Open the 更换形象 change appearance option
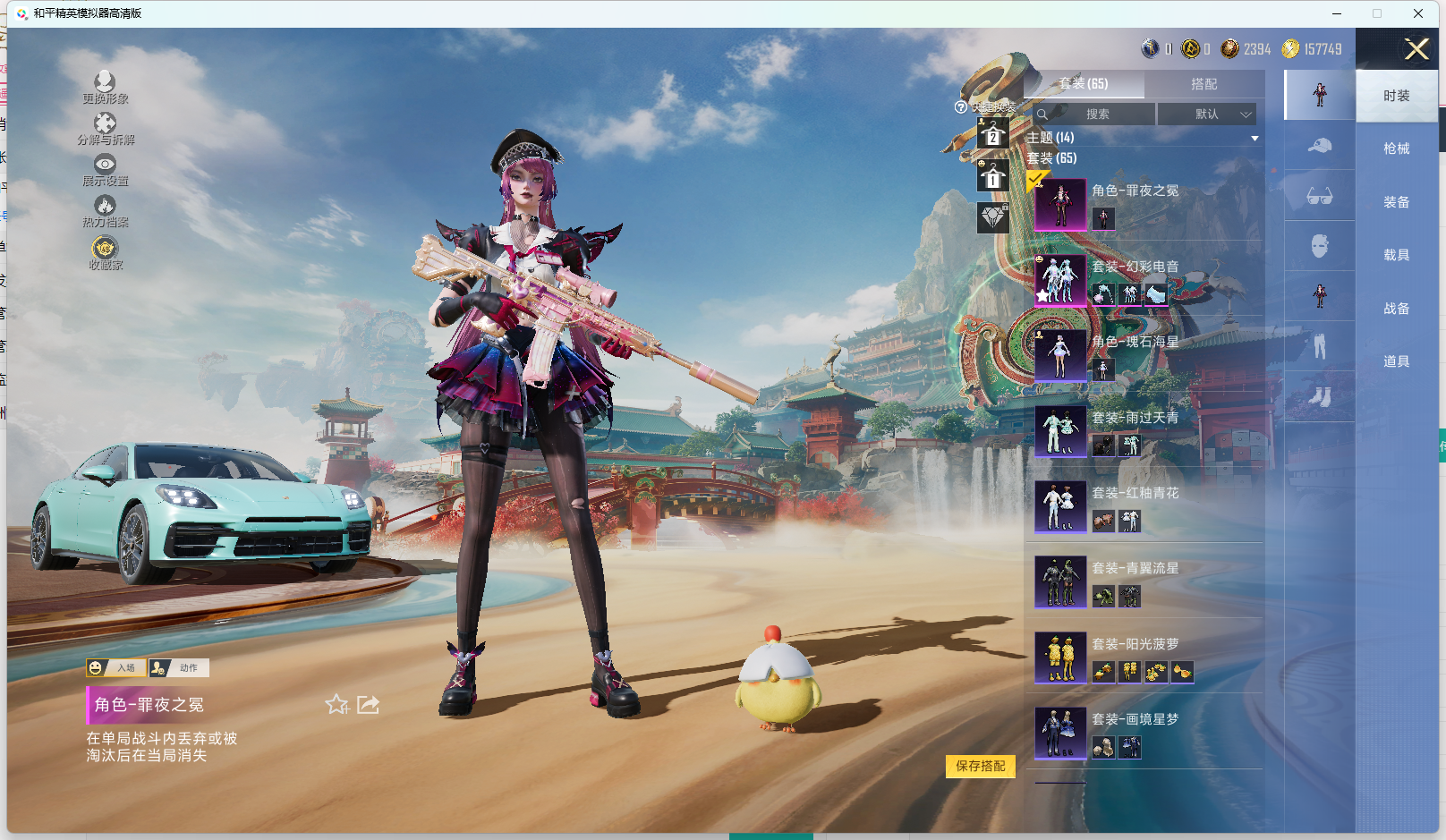1446x840 pixels. 105,88
